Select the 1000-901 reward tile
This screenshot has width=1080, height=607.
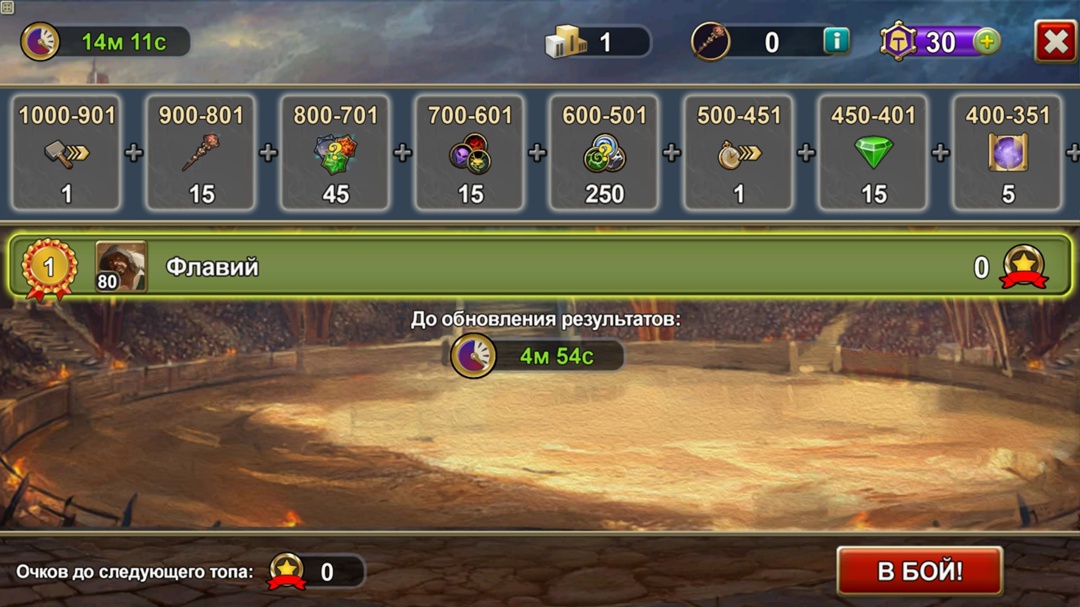(67, 153)
